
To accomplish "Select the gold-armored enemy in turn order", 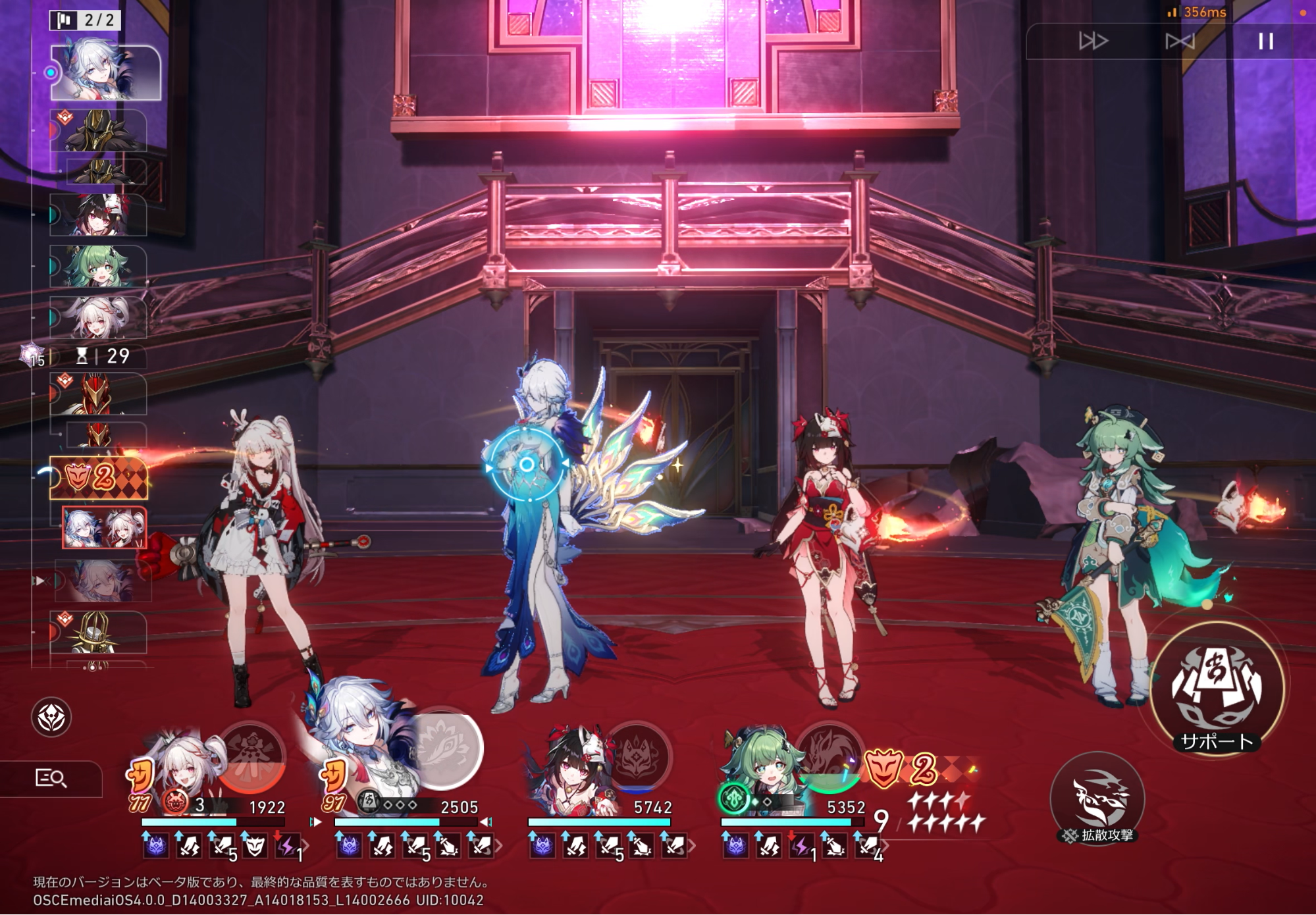I will (x=99, y=130).
